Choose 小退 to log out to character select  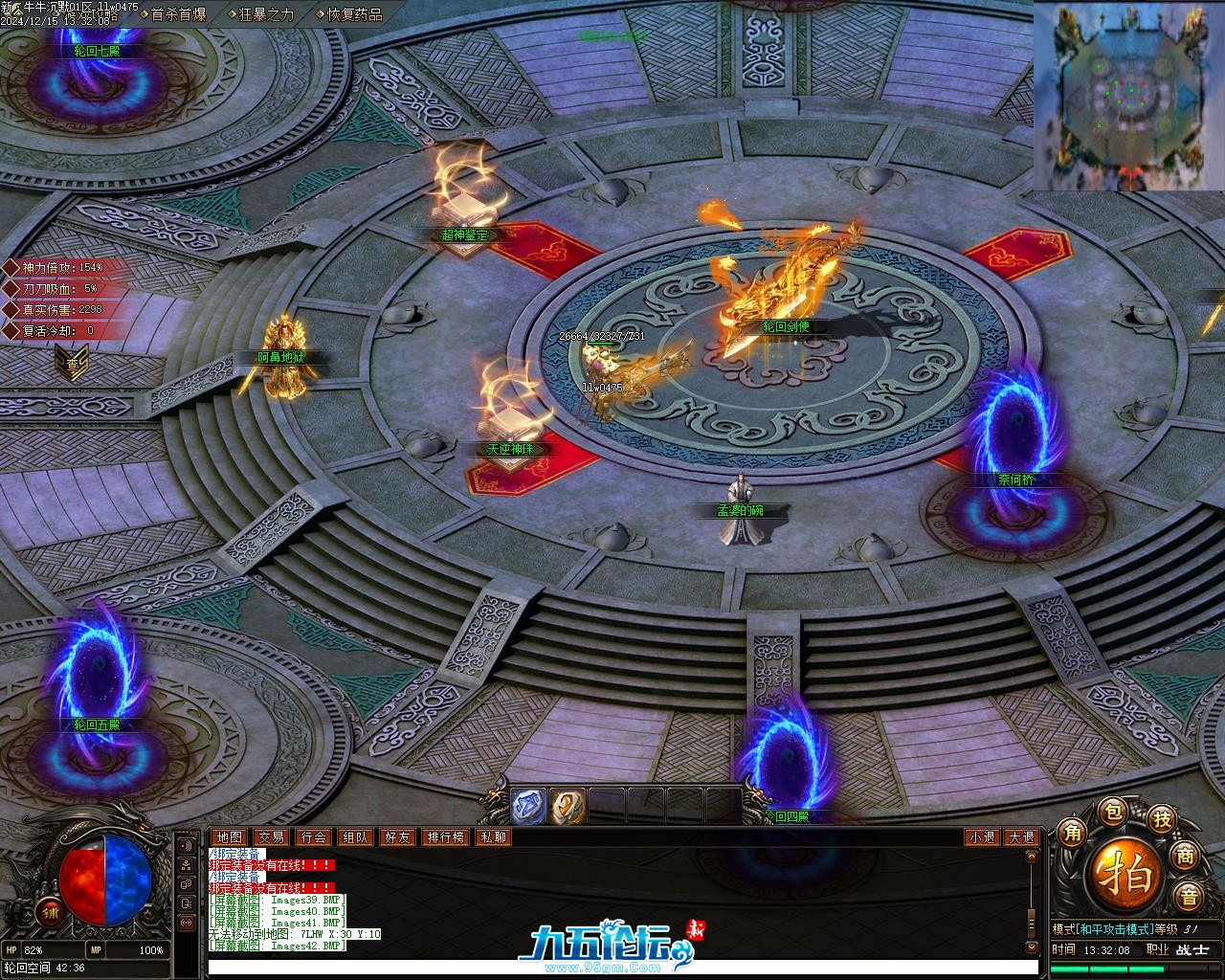981,837
